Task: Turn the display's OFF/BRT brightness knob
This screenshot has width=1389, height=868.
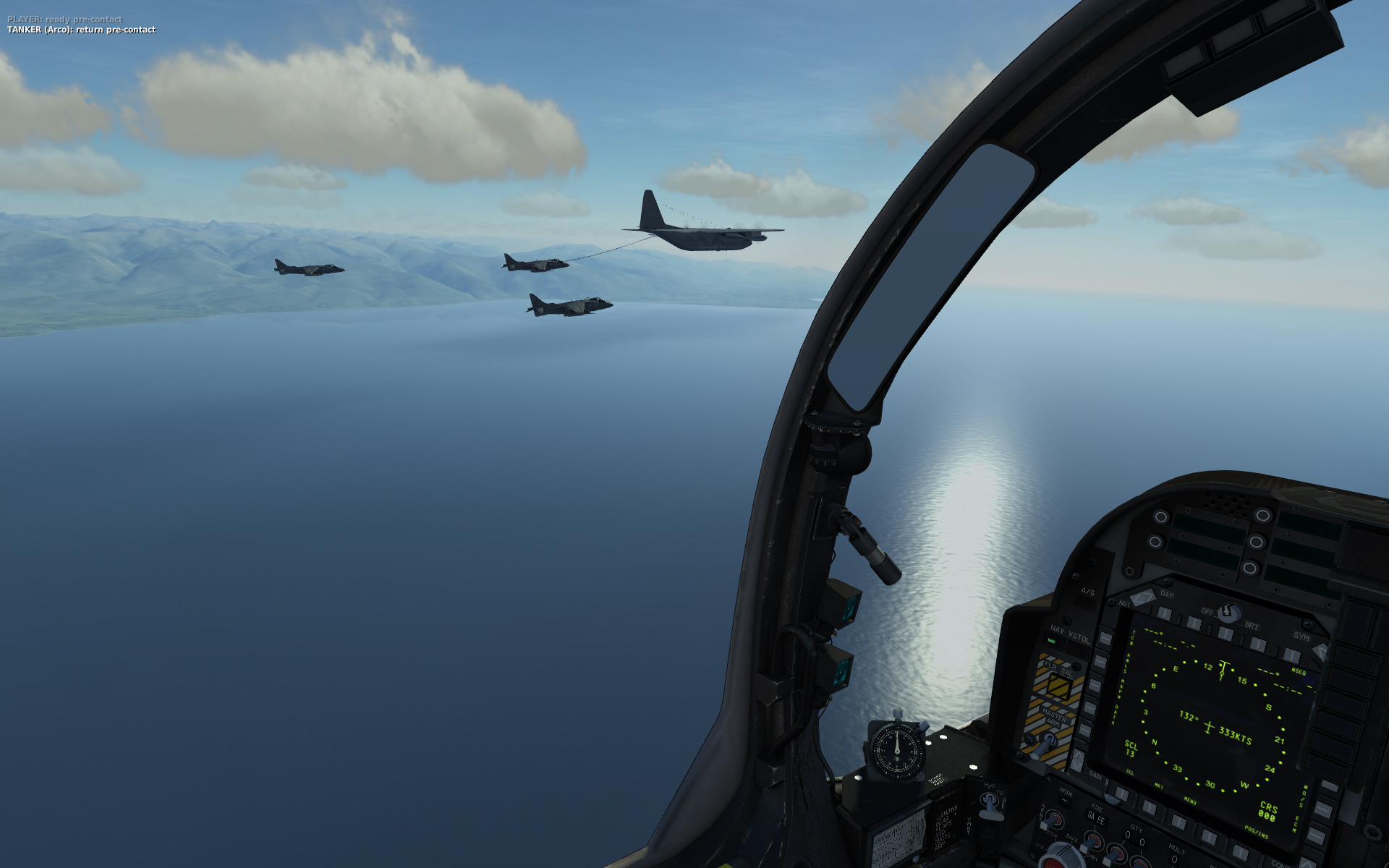Action: point(1228,613)
